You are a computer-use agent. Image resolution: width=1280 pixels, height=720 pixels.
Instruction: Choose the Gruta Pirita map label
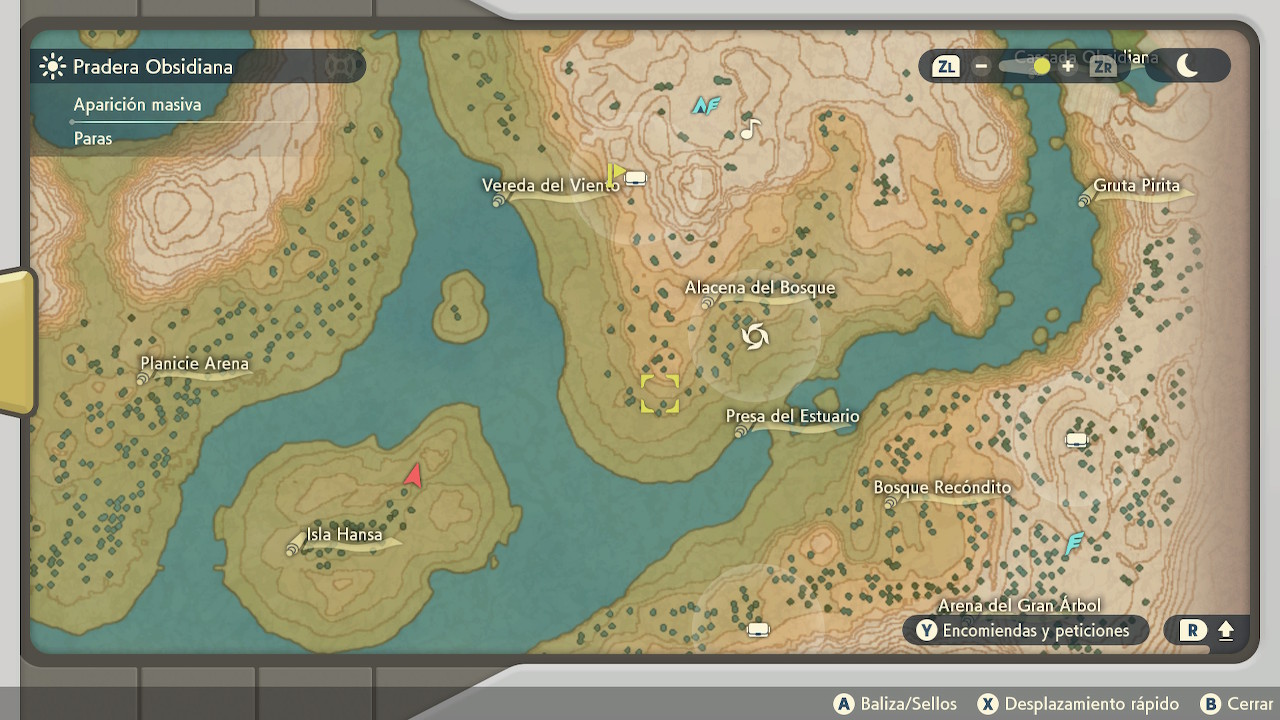(x=1136, y=186)
